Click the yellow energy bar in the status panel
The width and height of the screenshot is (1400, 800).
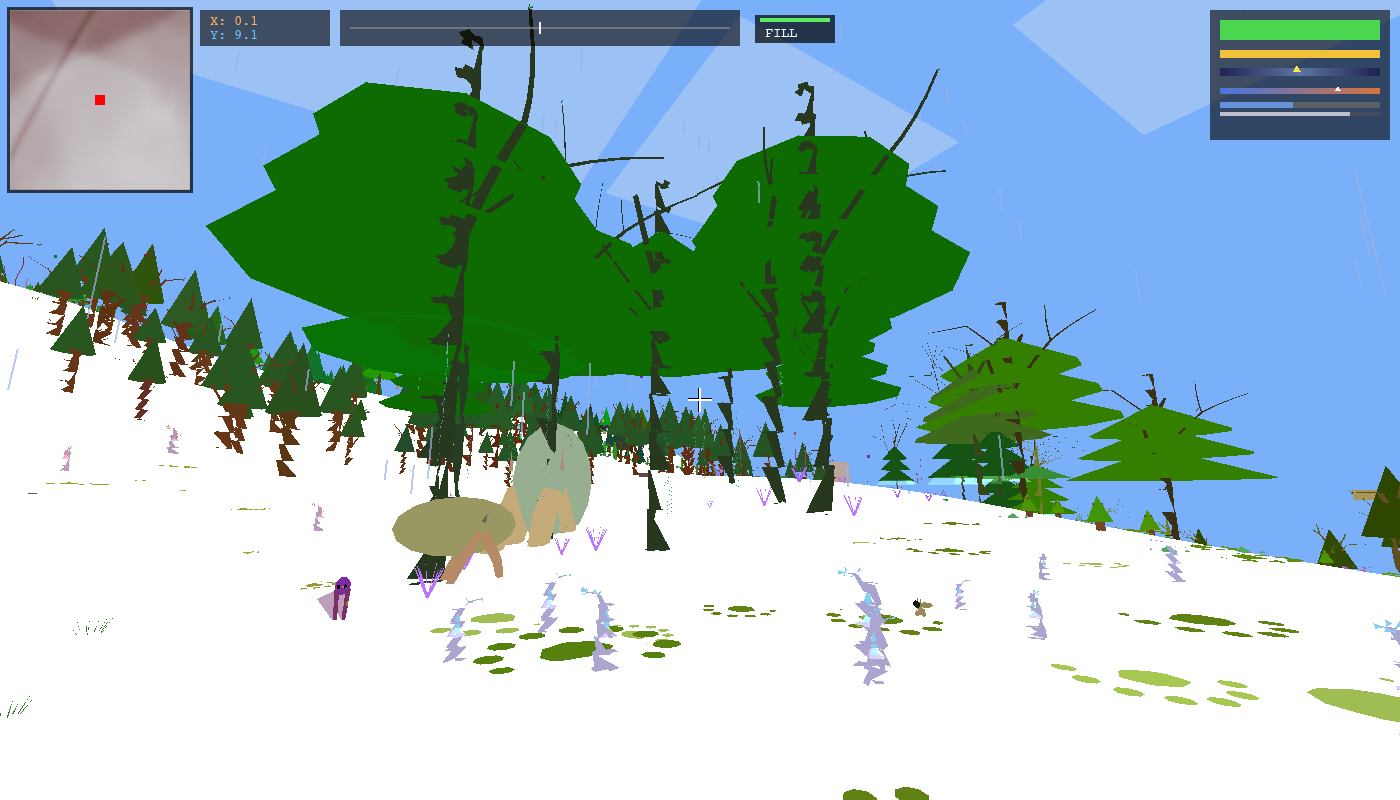tap(1299, 53)
